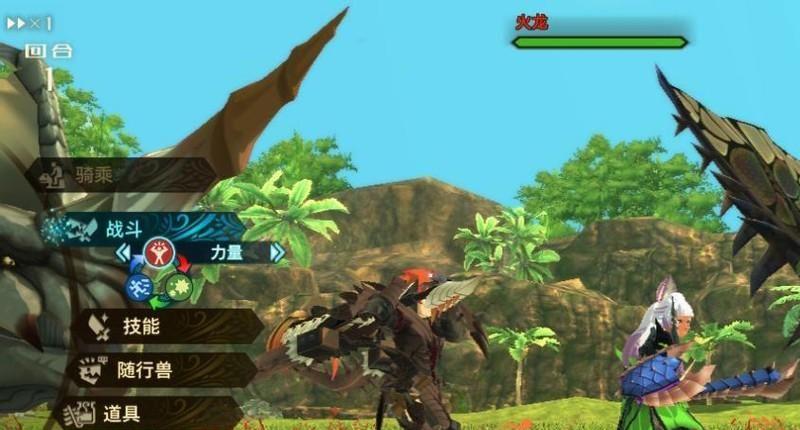The width and height of the screenshot is (800, 430).
Task: Pick the green Technical attack icon
Action: [180, 287]
